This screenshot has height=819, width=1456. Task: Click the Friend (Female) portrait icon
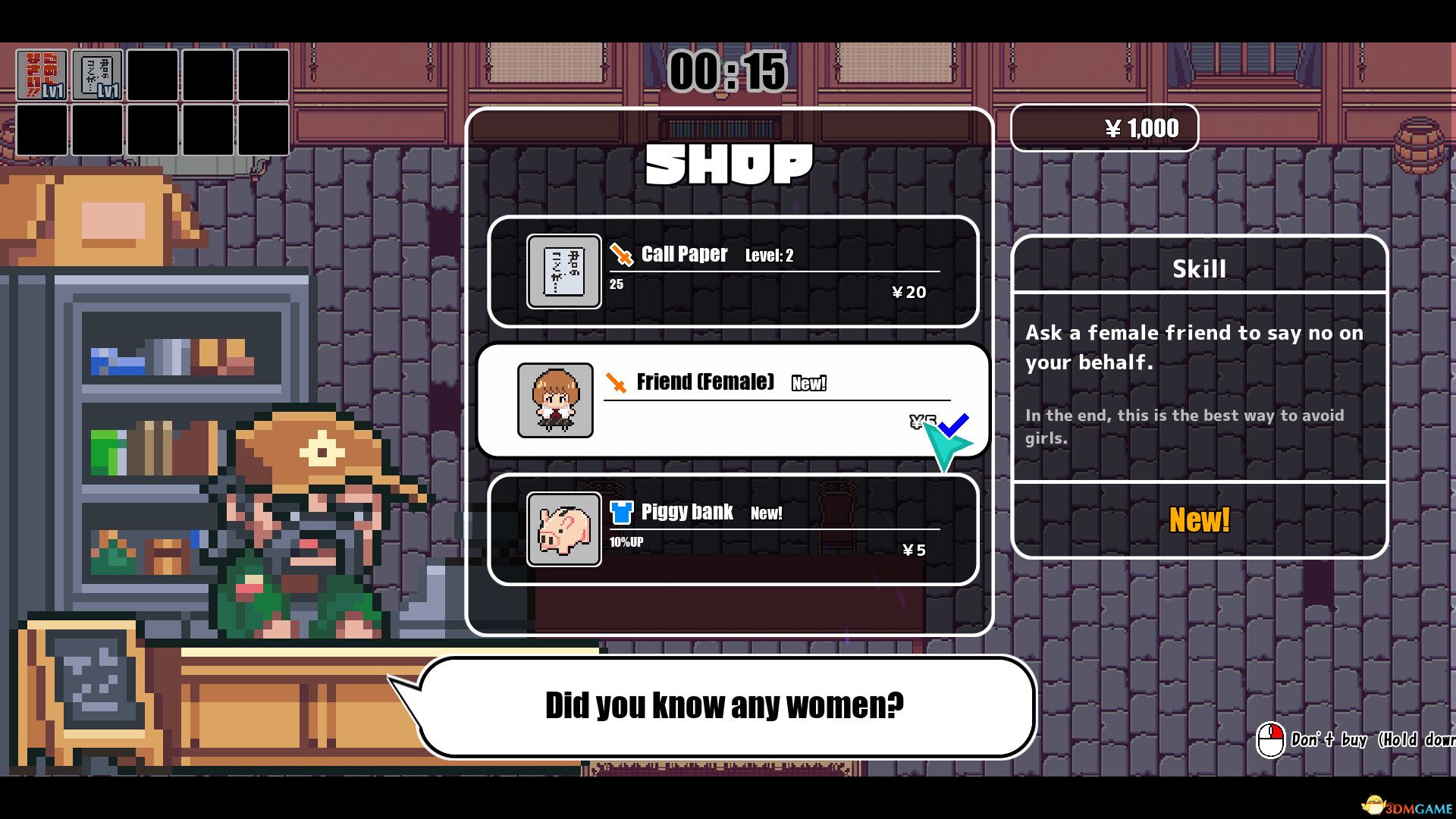point(554,400)
